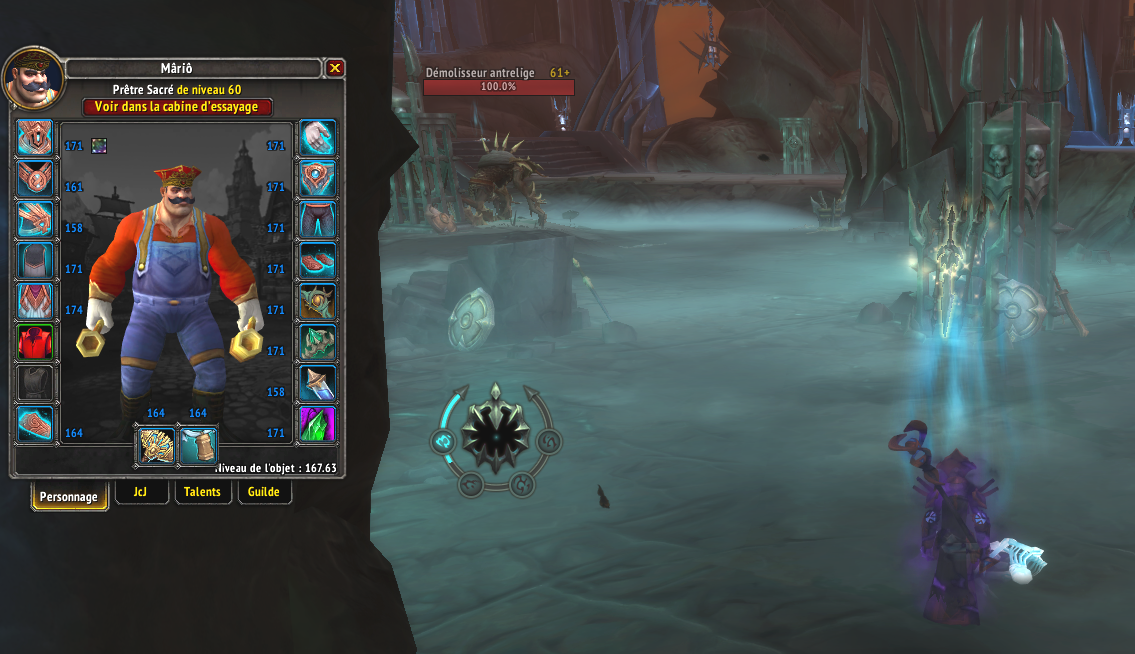This screenshot has height=654, width=1135.
Task: Select the golden main-hand weapon slot
Action: [x=156, y=445]
